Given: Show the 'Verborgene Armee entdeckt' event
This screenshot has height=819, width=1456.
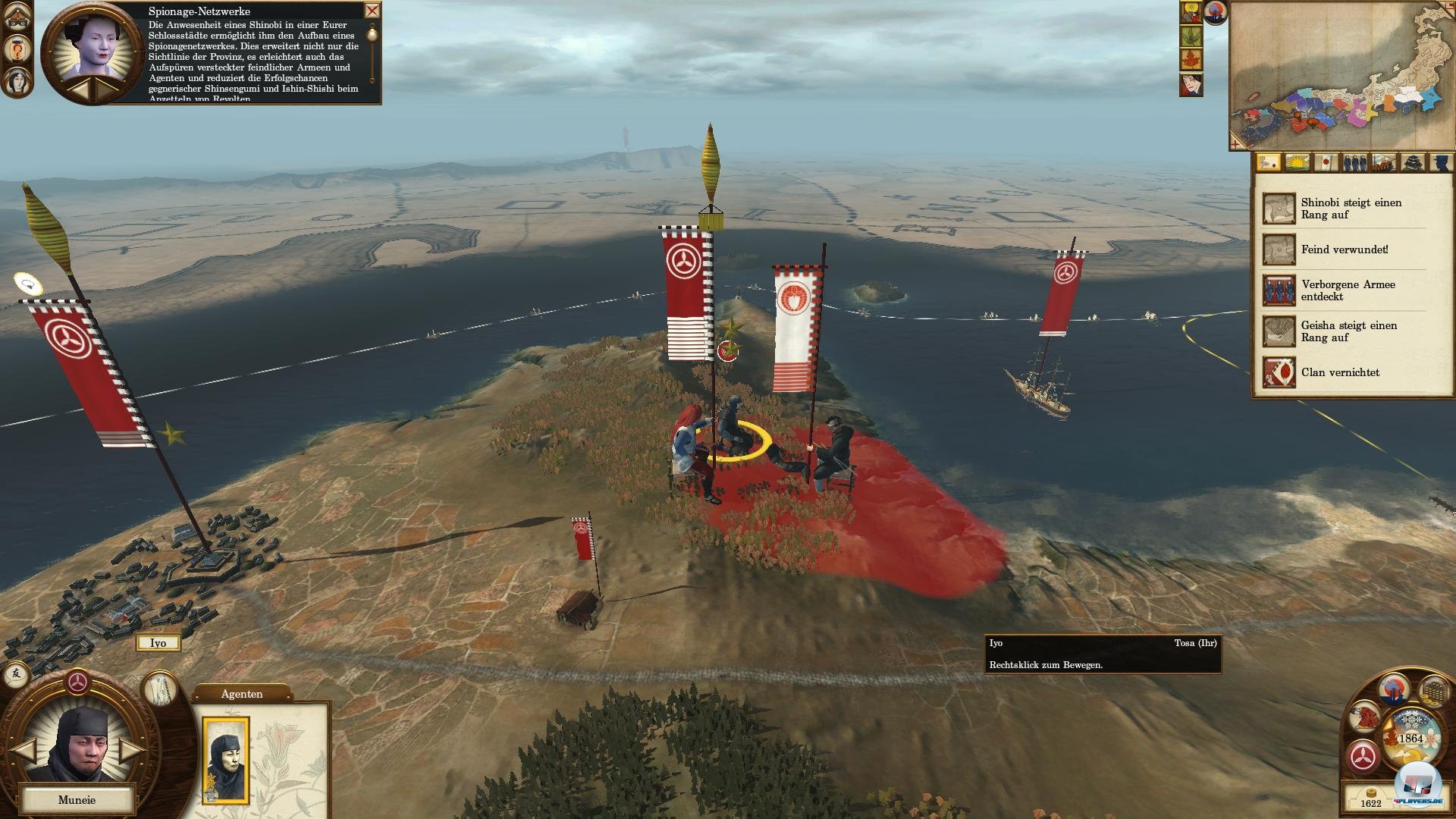Looking at the screenshot, I should pos(1342,290).
